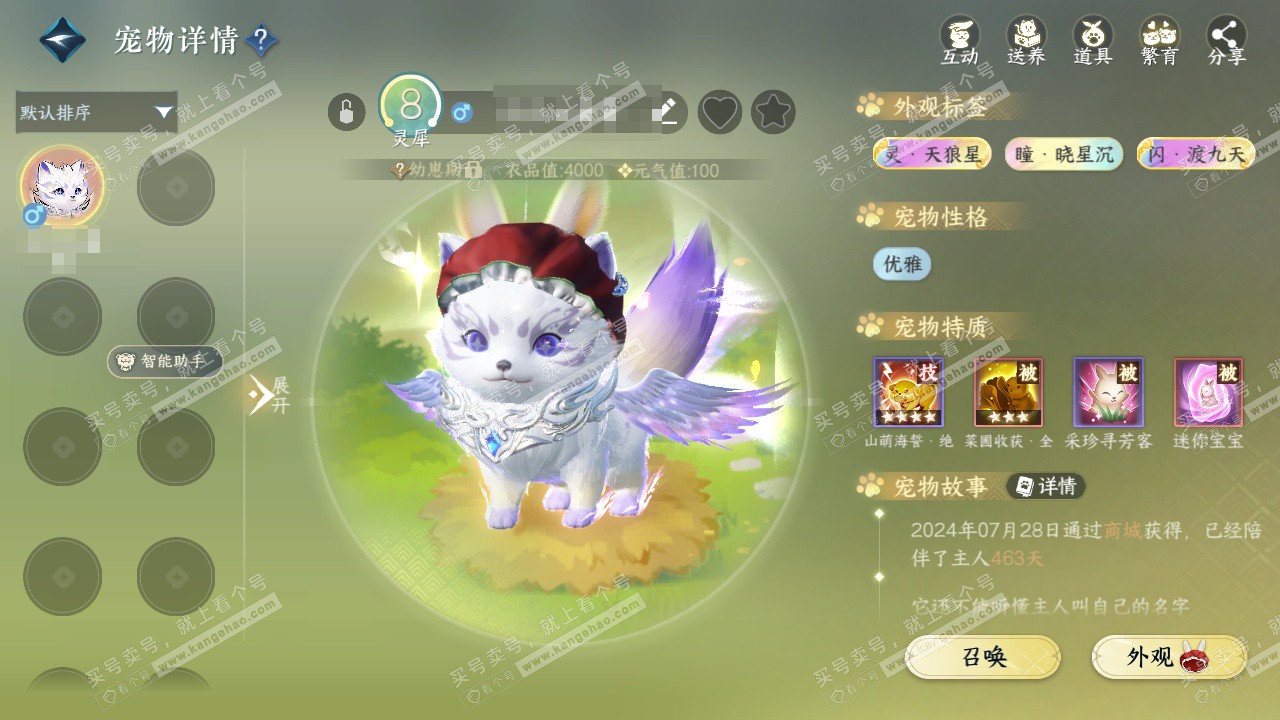Image resolution: width=1280 pixels, height=720 pixels.
Task: Expand the pet list with 展开
Action: point(268,395)
